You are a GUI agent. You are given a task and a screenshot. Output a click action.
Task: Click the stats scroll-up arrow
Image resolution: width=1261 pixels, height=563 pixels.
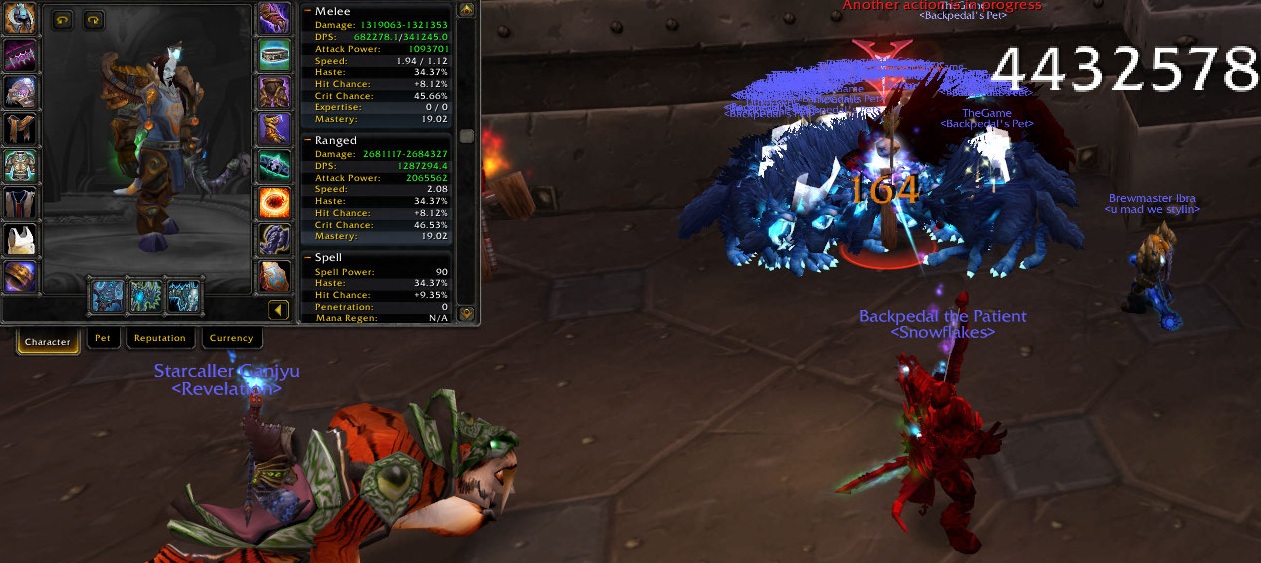[466, 10]
